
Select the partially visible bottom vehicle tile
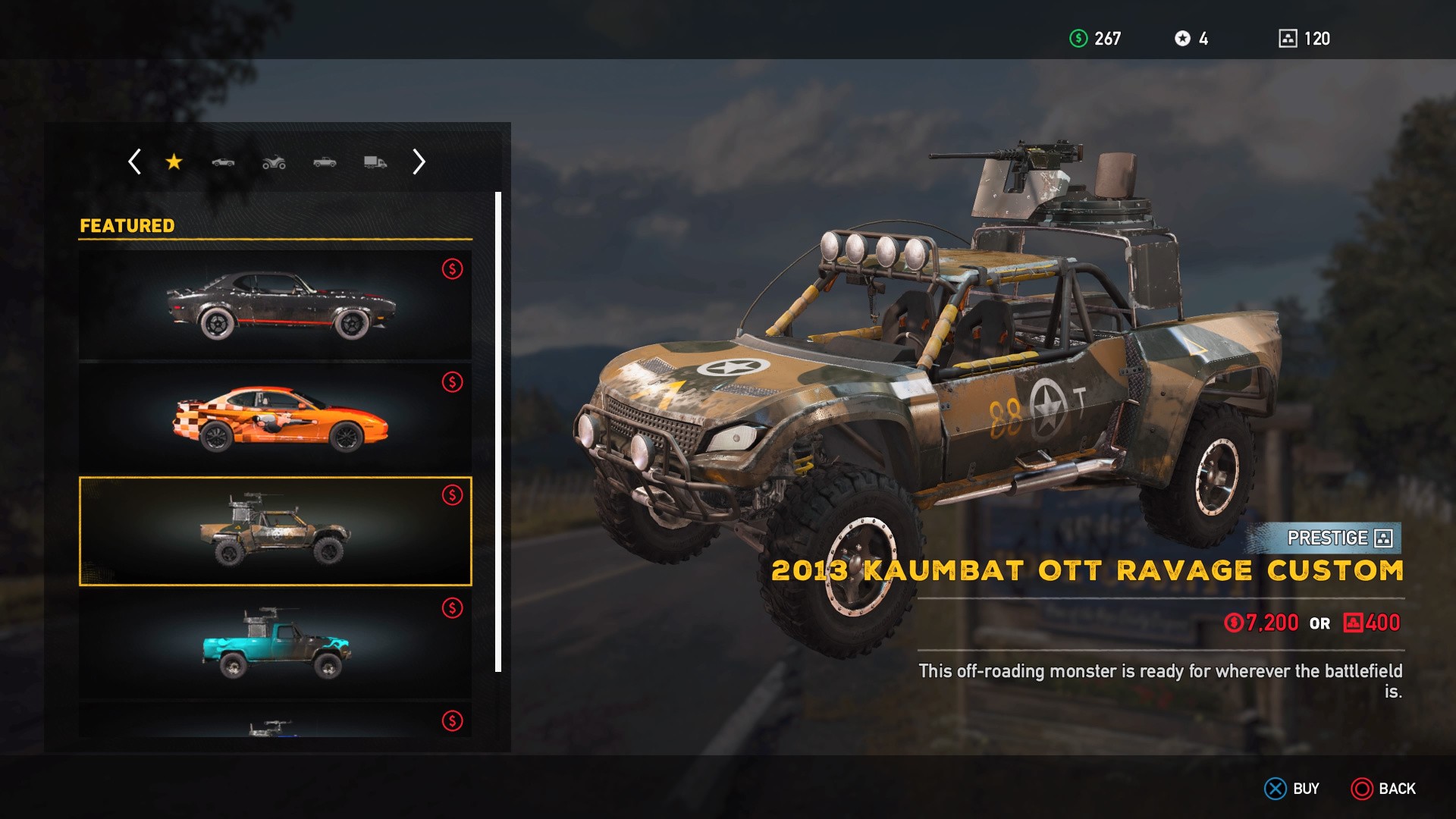(275, 721)
